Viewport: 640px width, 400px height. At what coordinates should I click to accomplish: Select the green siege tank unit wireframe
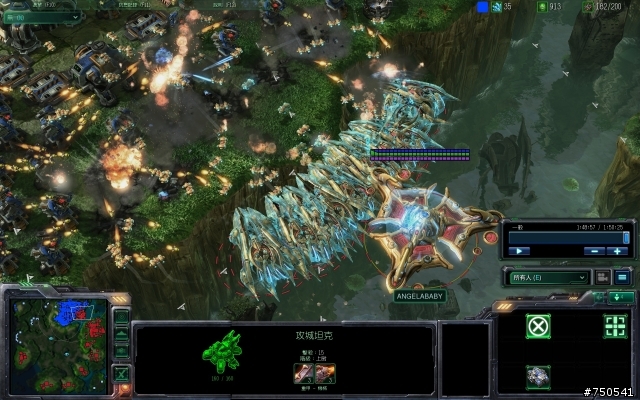222,353
